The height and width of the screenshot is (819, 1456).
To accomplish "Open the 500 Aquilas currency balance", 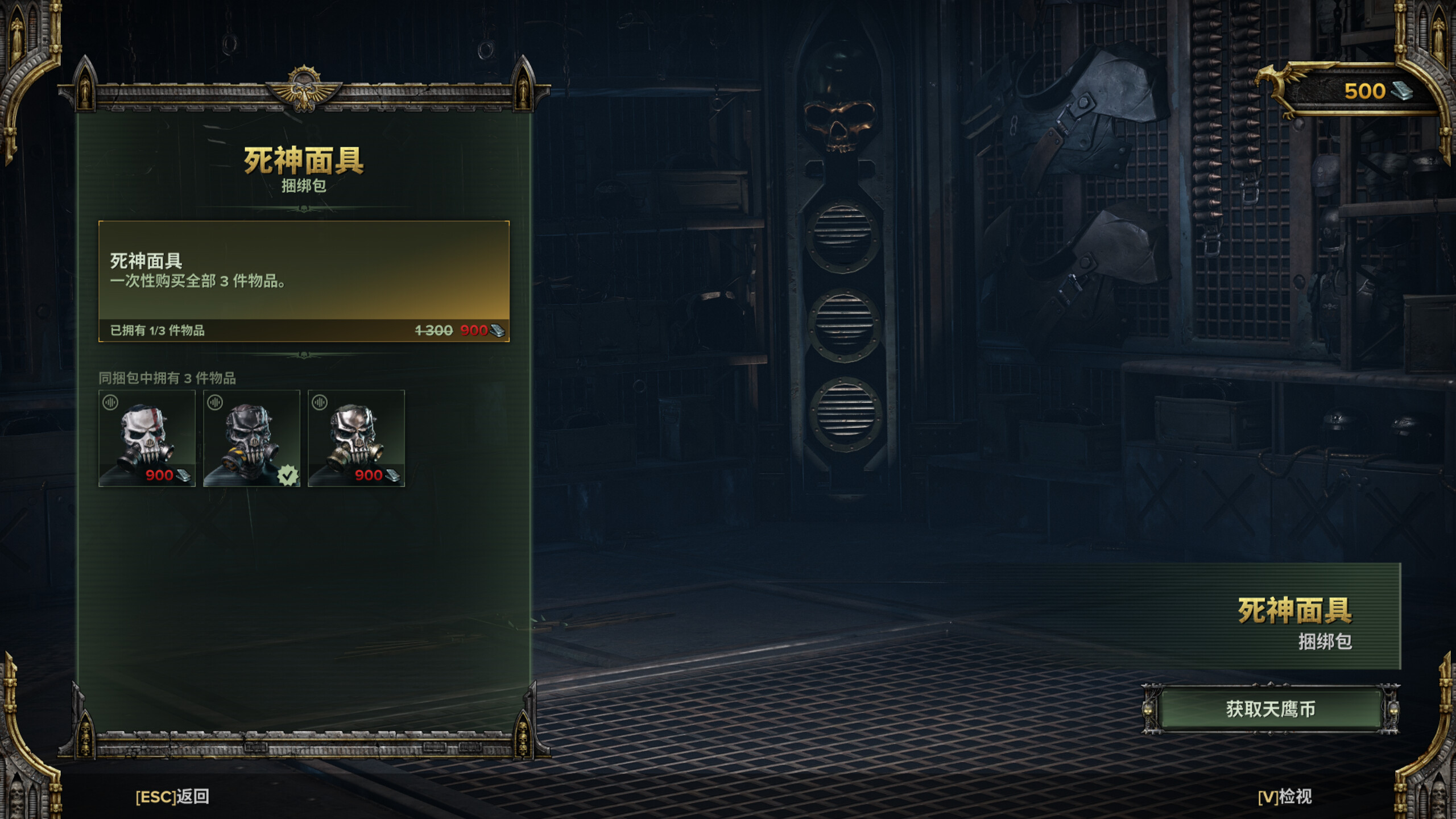I will pyautogui.click(x=1365, y=92).
